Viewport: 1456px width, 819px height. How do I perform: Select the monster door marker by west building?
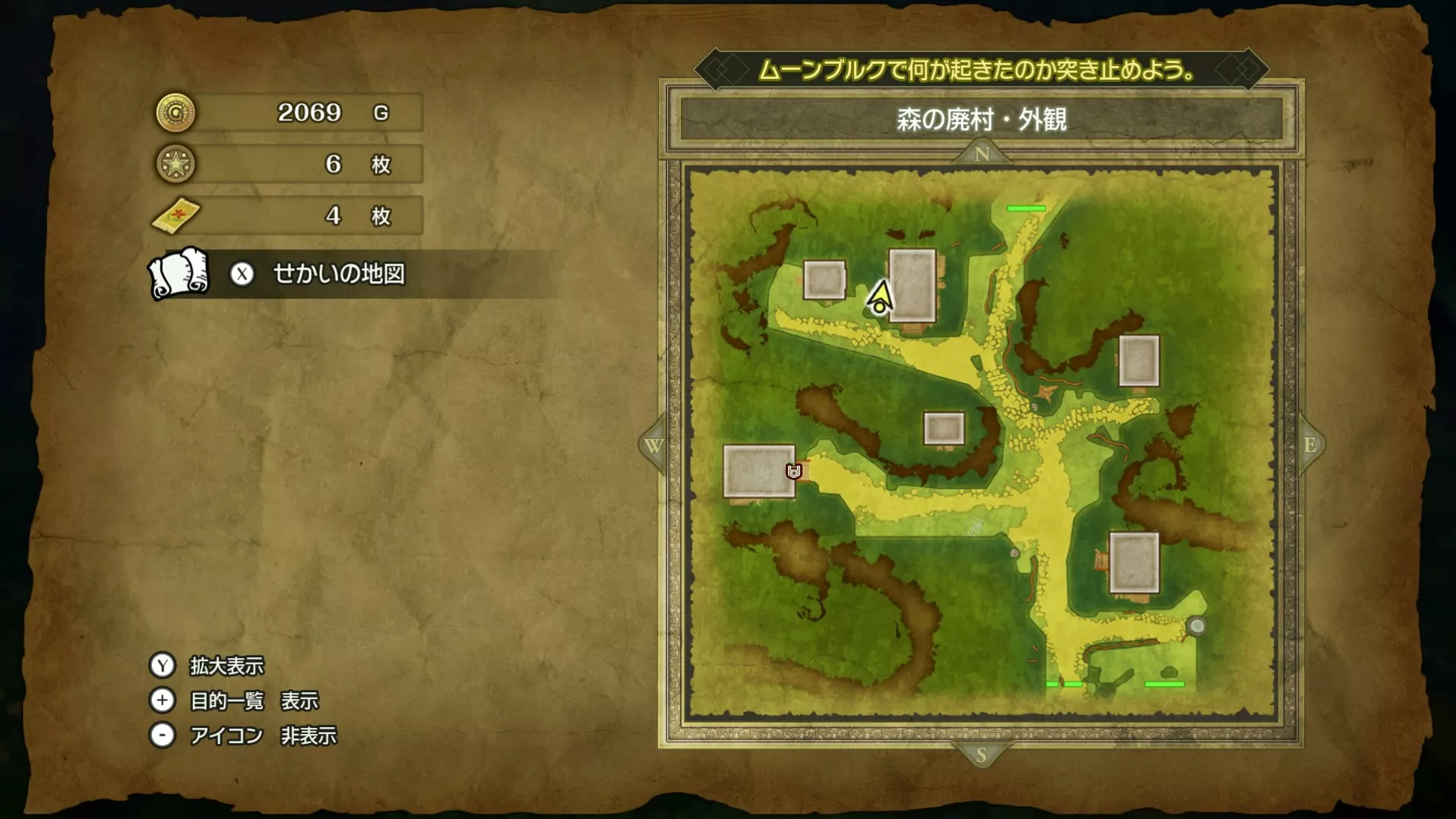coord(793,471)
